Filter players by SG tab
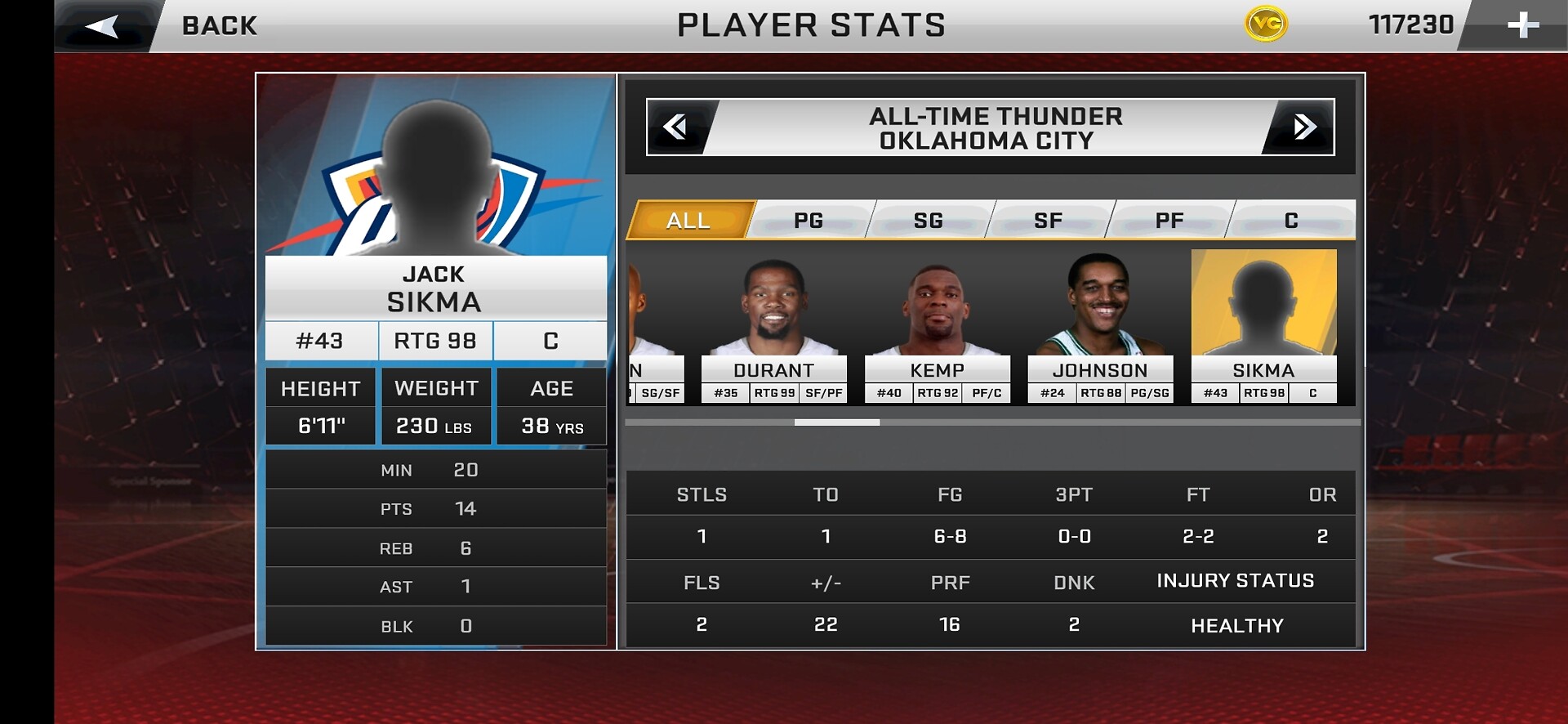Screen dimensions: 1568x724 tap(929, 221)
